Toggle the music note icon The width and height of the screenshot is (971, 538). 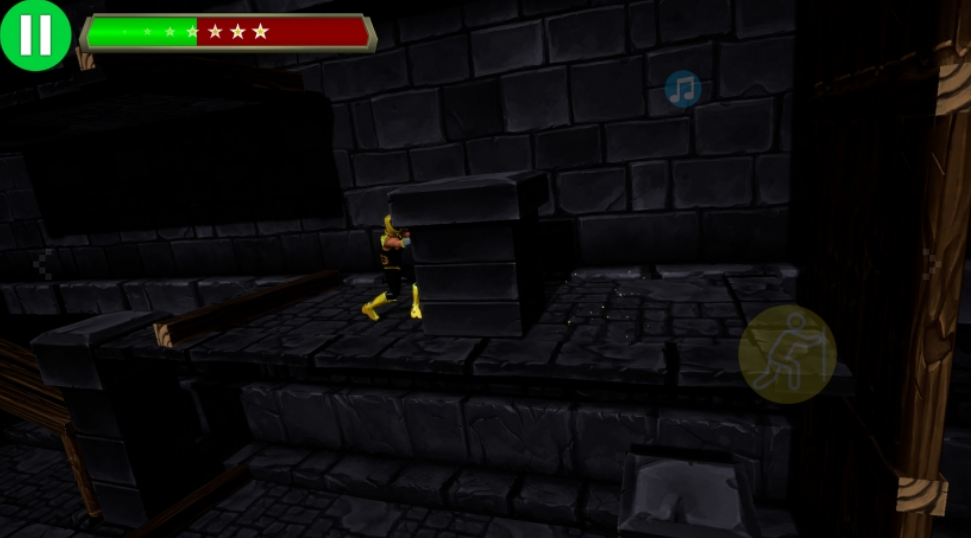click(x=683, y=89)
